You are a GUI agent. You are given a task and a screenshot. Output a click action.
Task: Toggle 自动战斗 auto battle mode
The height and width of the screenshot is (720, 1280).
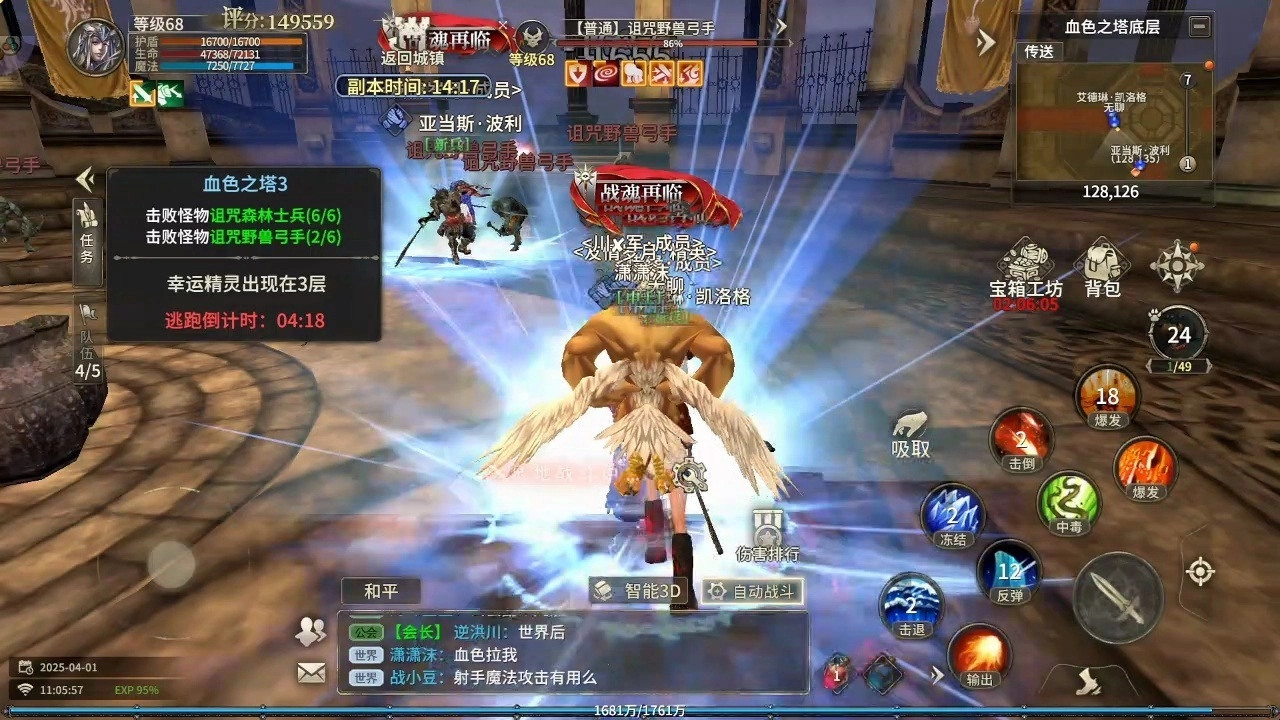tap(752, 591)
